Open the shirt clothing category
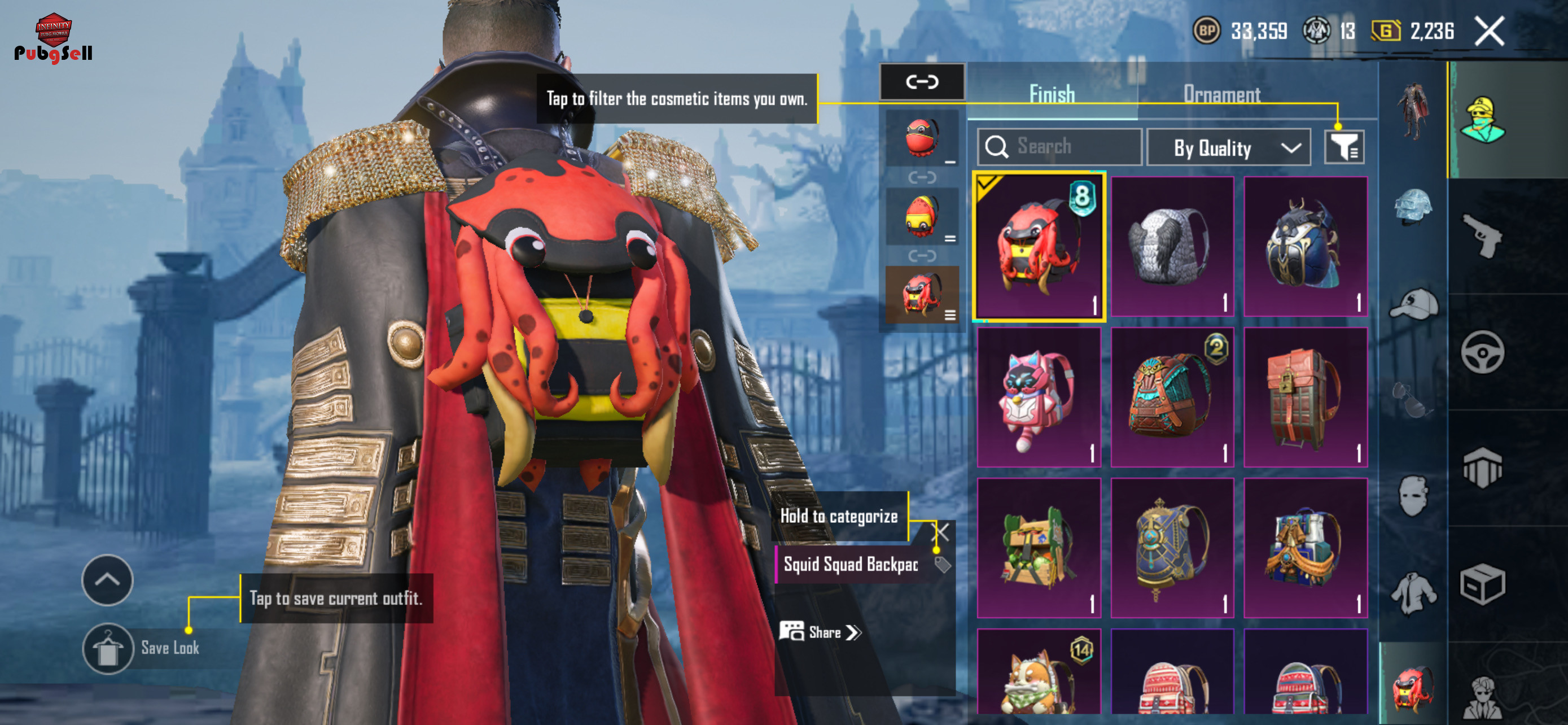The height and width of the screenshot is (725, 1568). point(1413,592)
